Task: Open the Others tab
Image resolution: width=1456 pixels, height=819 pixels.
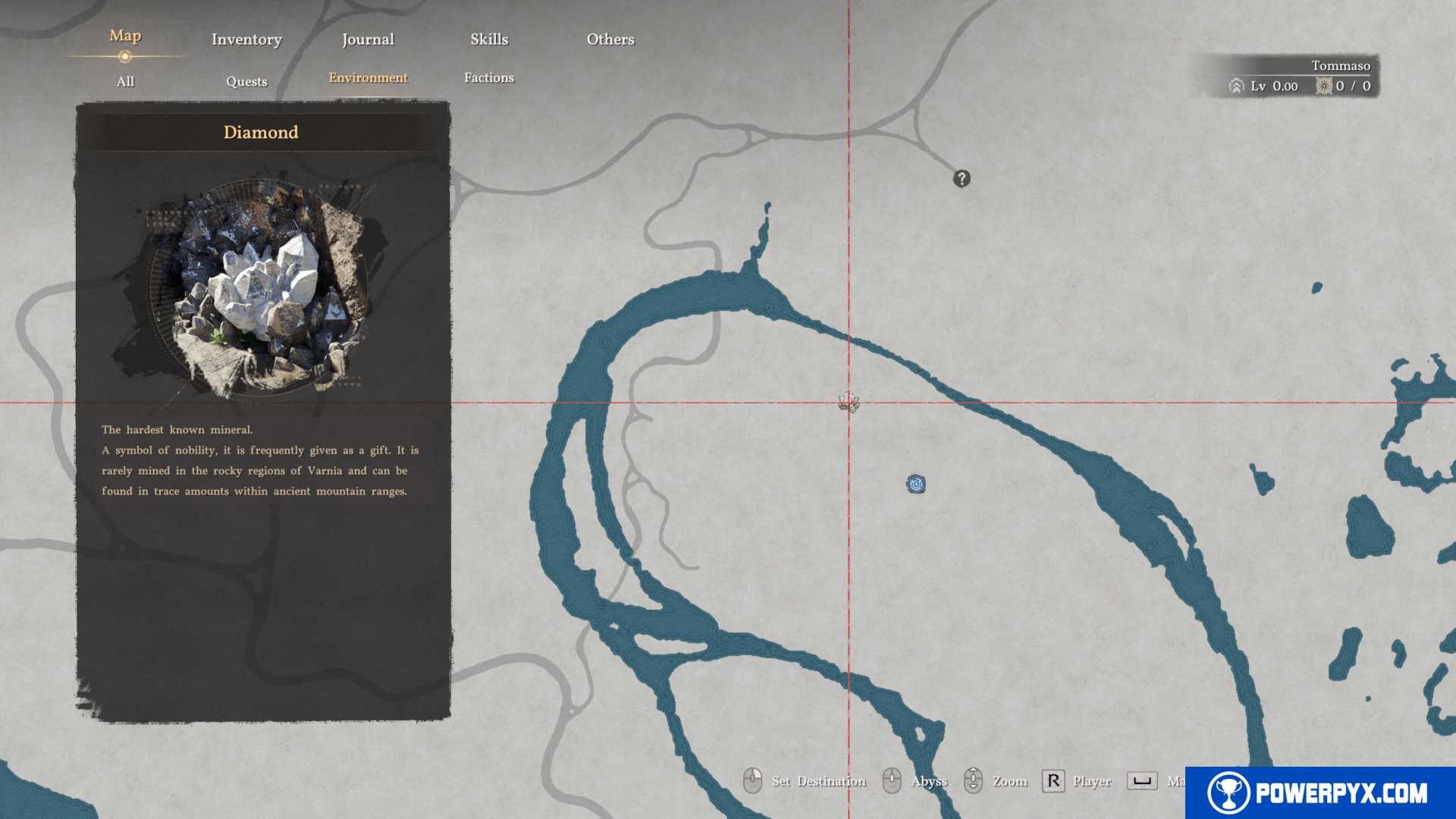Action: pyautogui.click(x=610, y=39)
